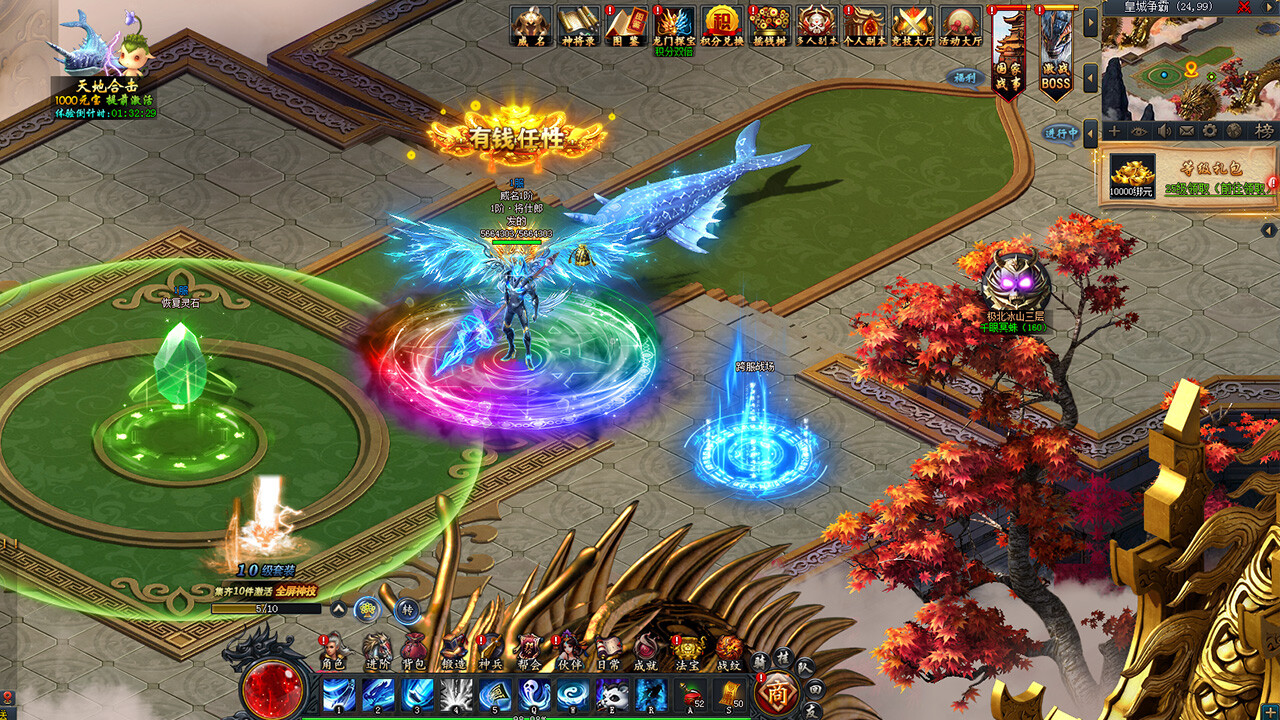Open the 帮会 guild menu
Screen dimensions: 1280x720
click(x=529, y=649)
